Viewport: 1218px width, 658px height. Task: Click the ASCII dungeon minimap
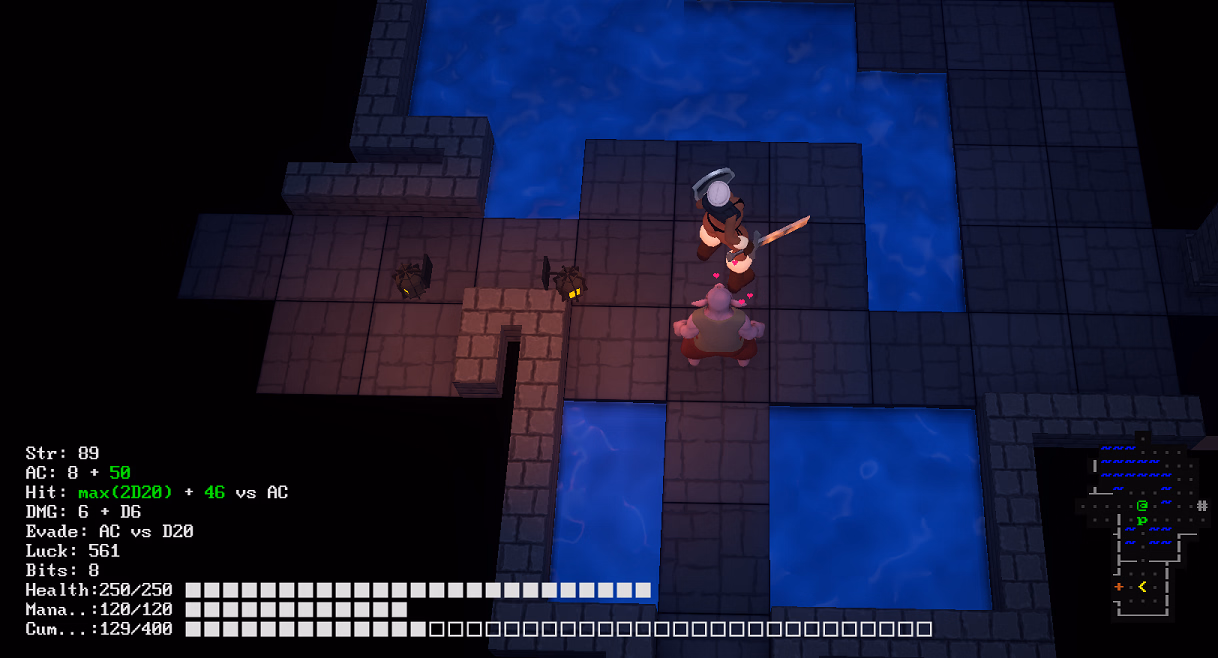1144,527
